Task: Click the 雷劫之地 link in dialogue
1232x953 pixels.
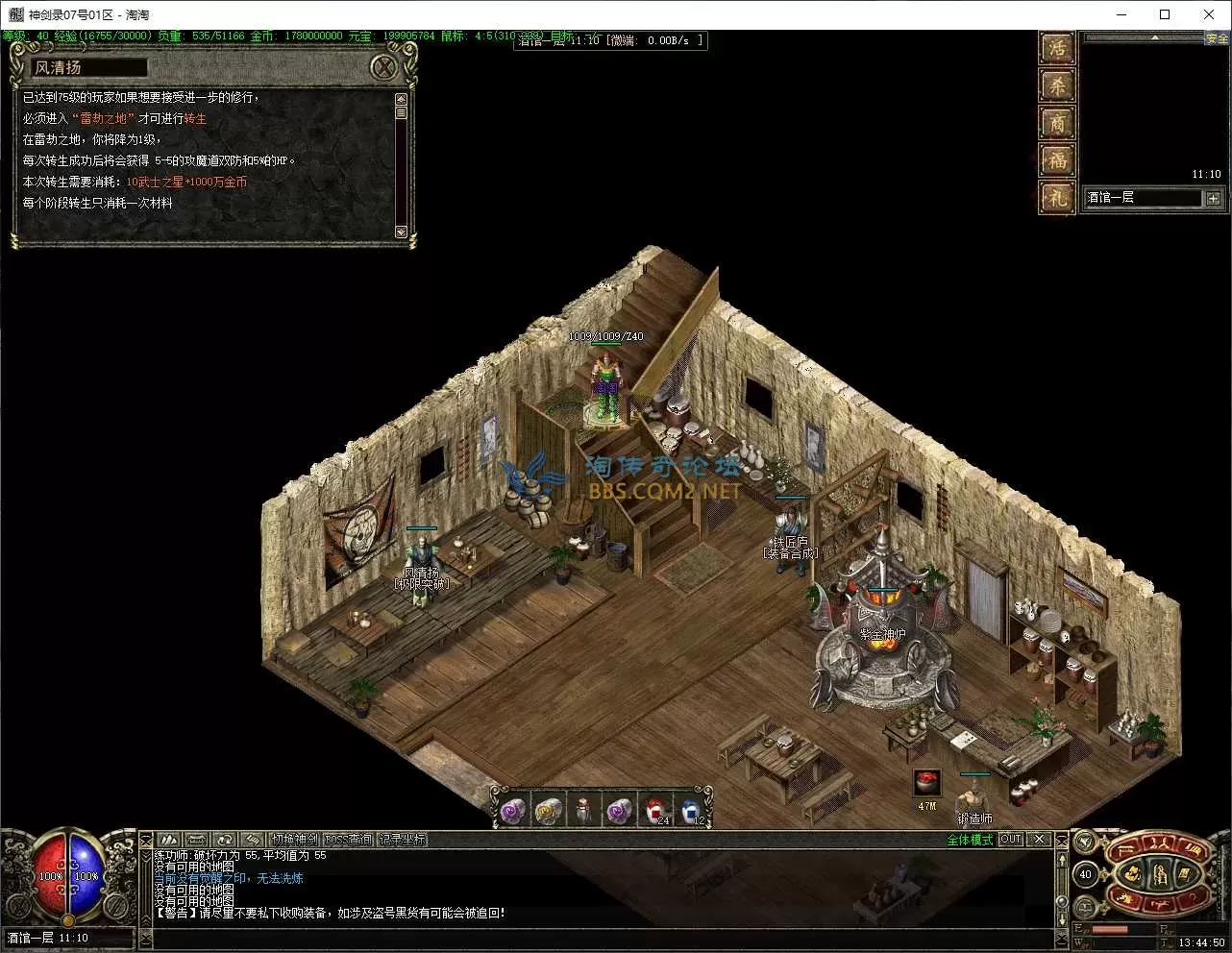Action: click(x=104, y=119)
